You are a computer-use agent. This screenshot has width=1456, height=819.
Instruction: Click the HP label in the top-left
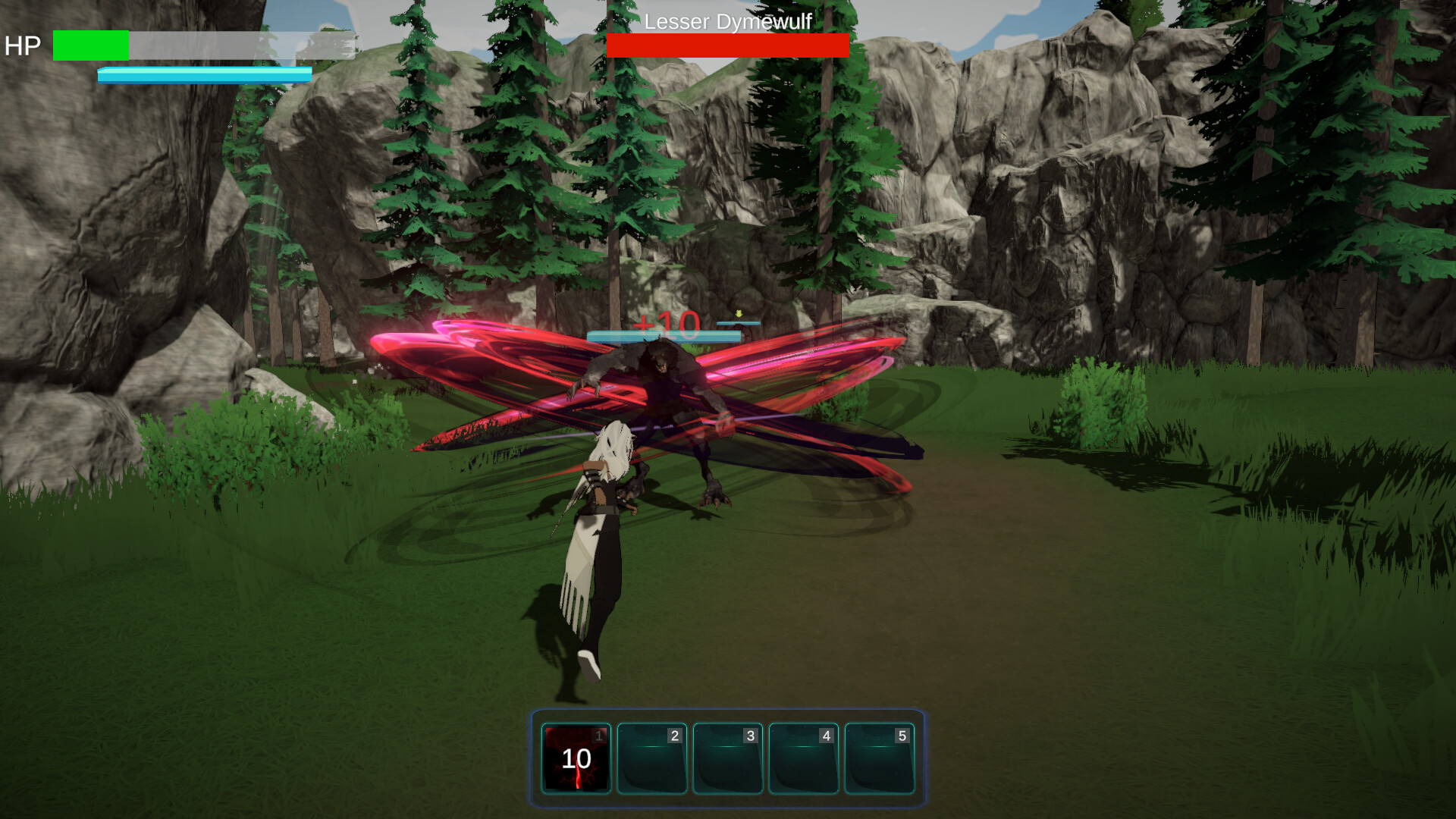click(x=24, y=46)
